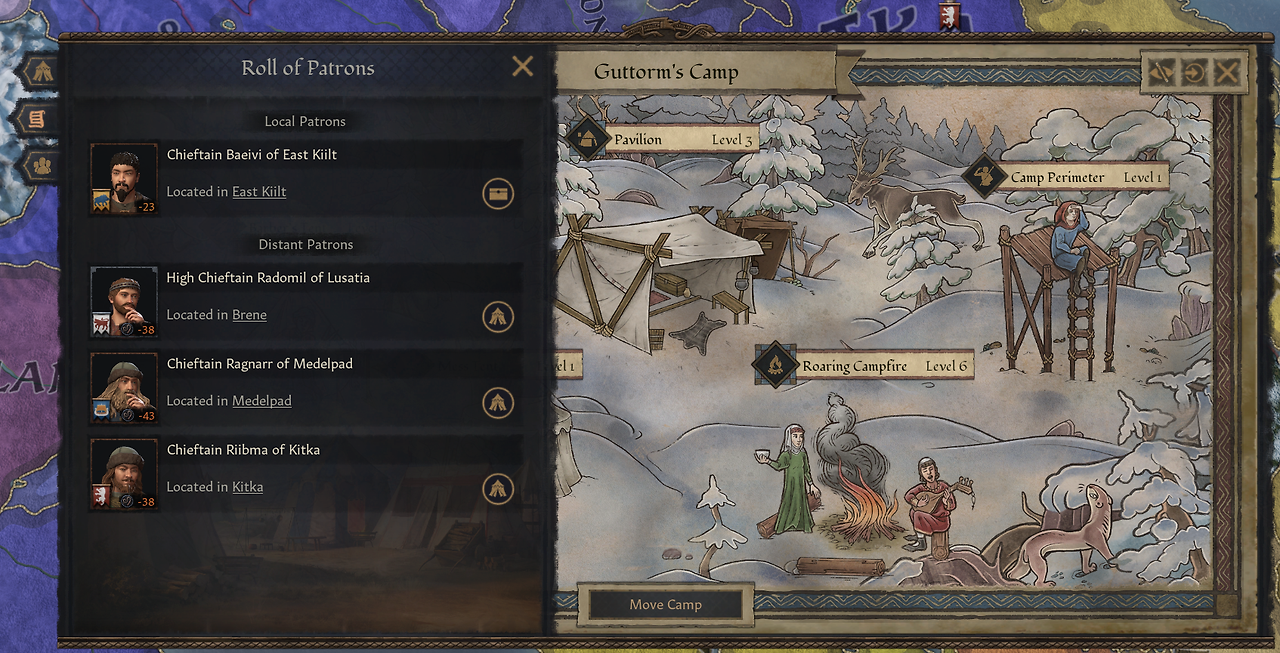Image resolution: width=1280 pixels, height=653 pixels.
Task: Follow the East Kiilt location link
Action: [259, 192]
